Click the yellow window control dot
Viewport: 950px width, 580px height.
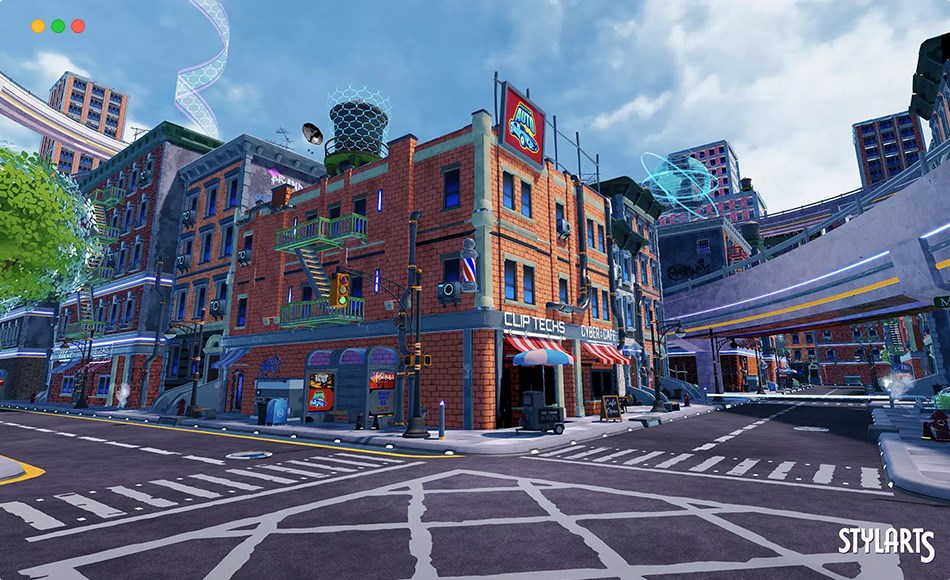[38, 26]
